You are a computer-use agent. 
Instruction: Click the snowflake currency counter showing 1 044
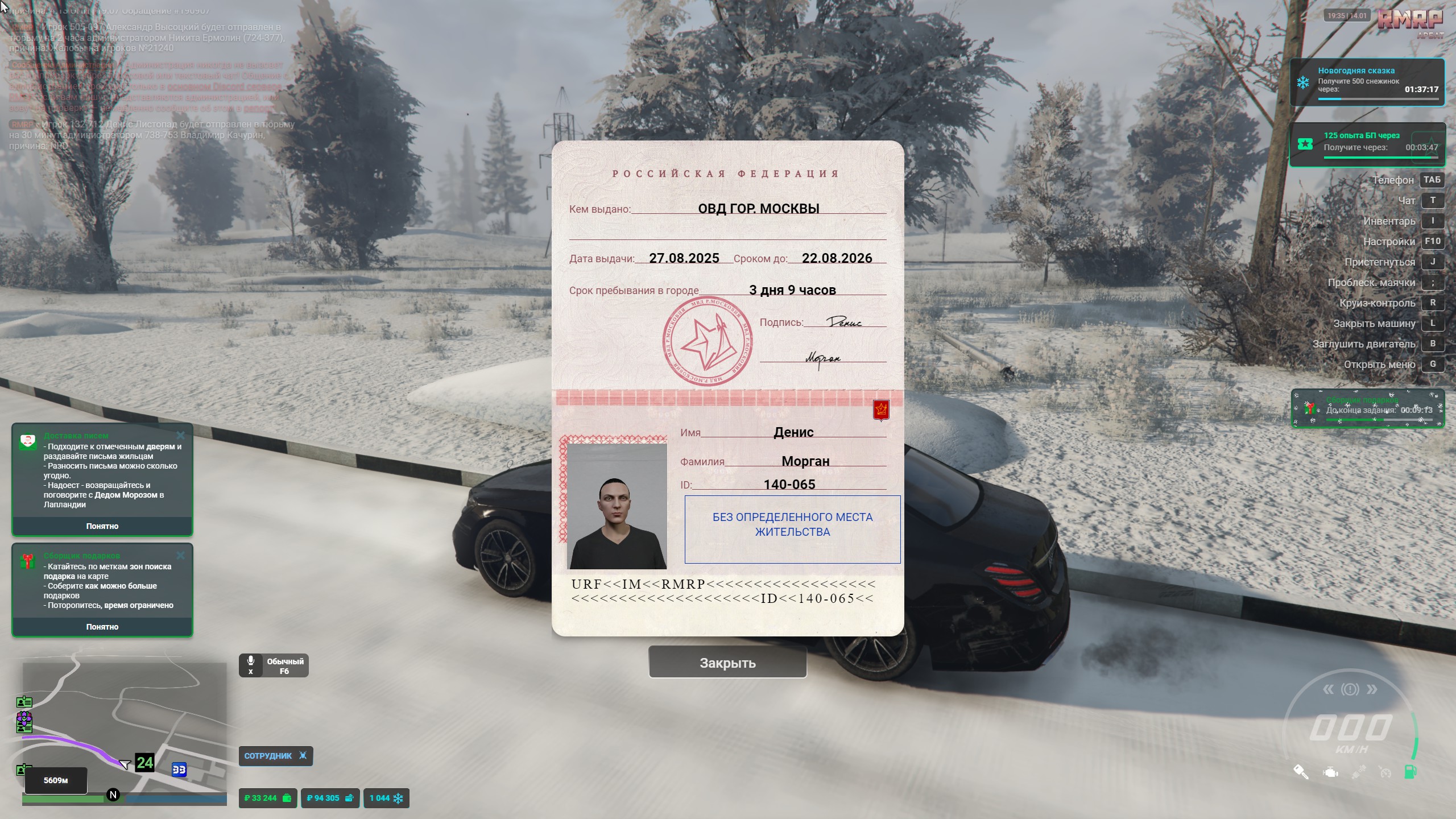(386, 798)
